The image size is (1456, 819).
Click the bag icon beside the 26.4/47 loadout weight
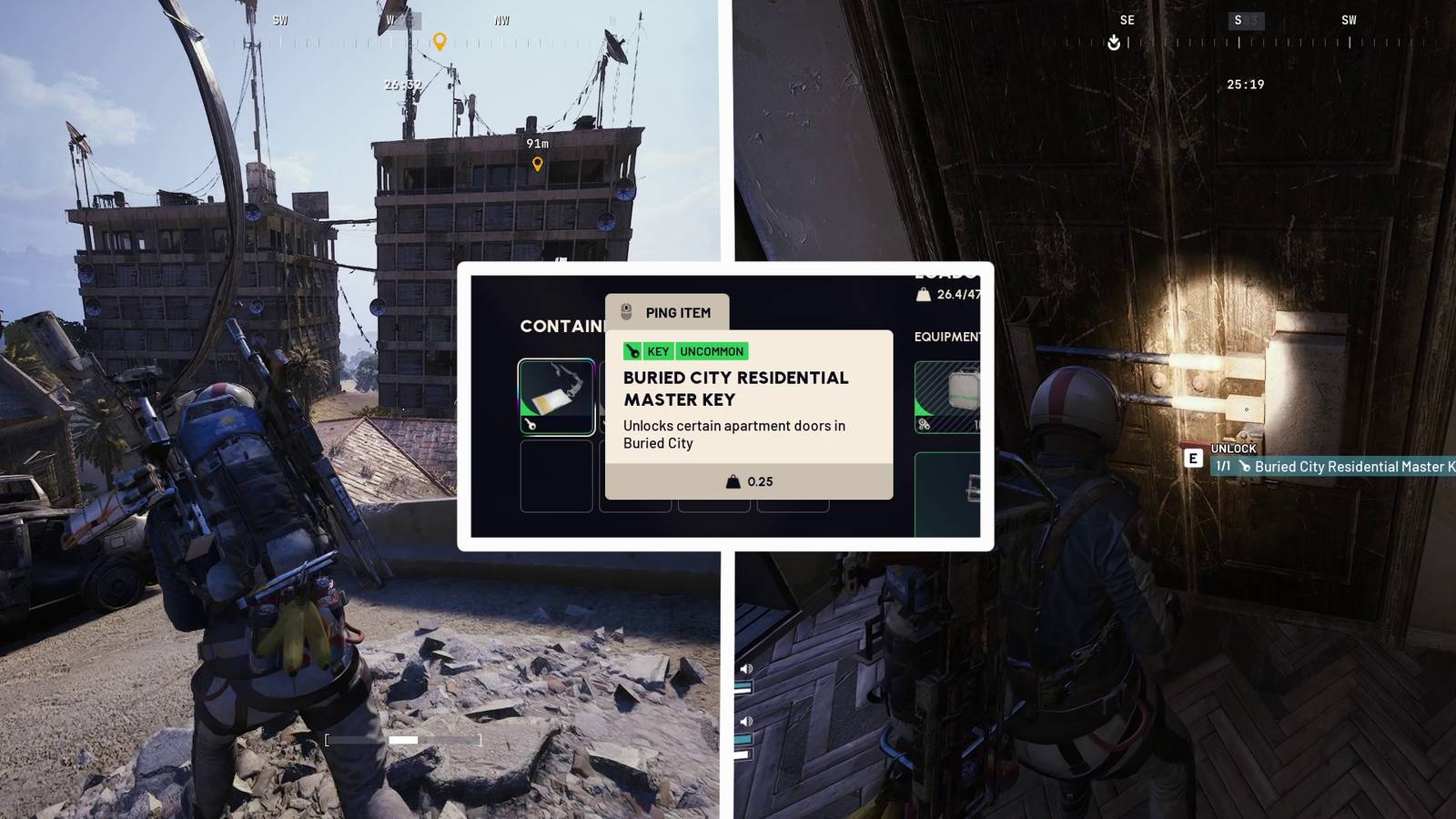[x=925, y=295]
